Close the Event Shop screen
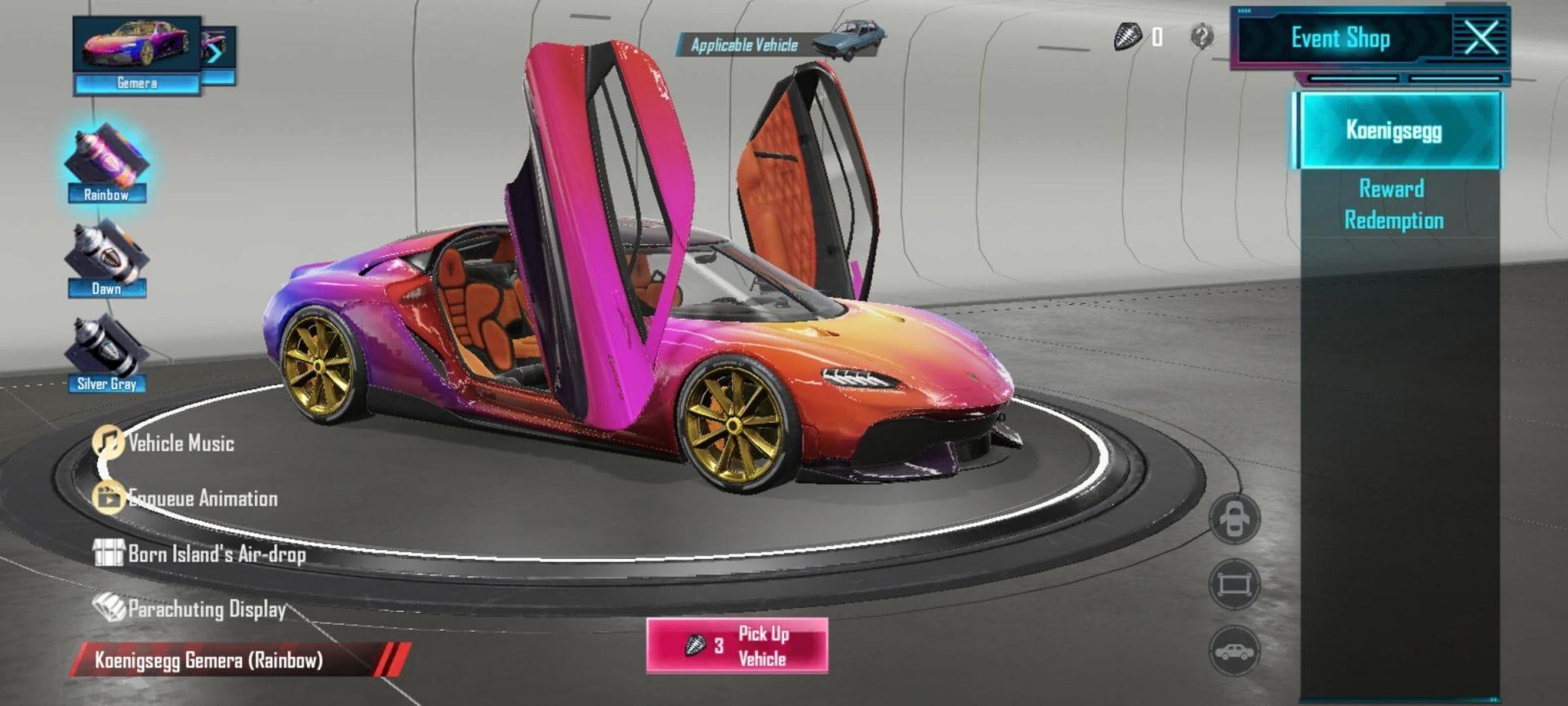 1481,38
